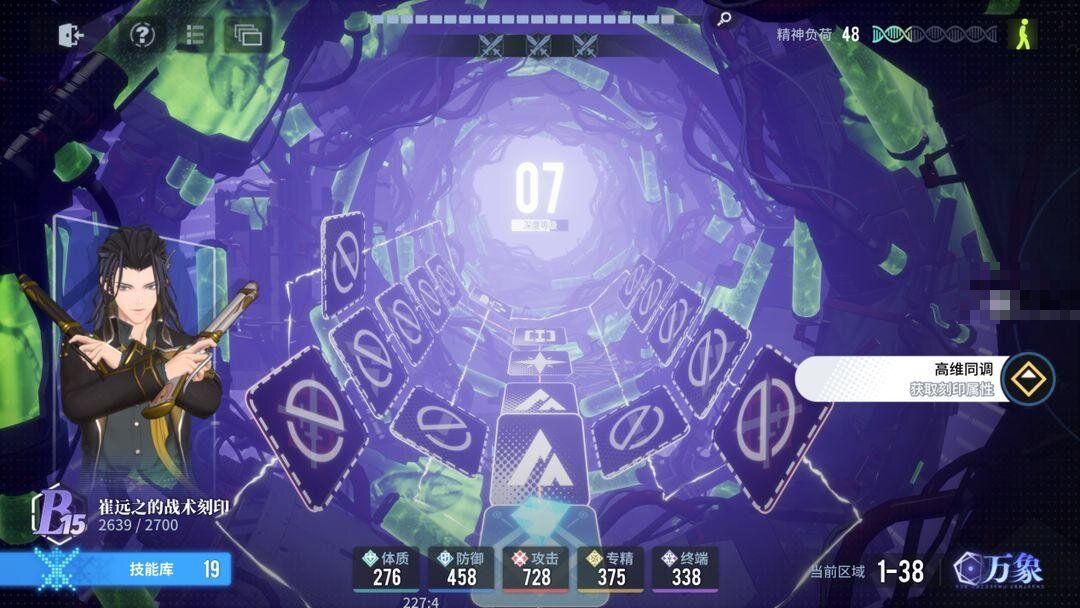This screenshot has height=608, width=1080.
Task: Select the 防御 stat box
Action: click(x=461, y=568)
